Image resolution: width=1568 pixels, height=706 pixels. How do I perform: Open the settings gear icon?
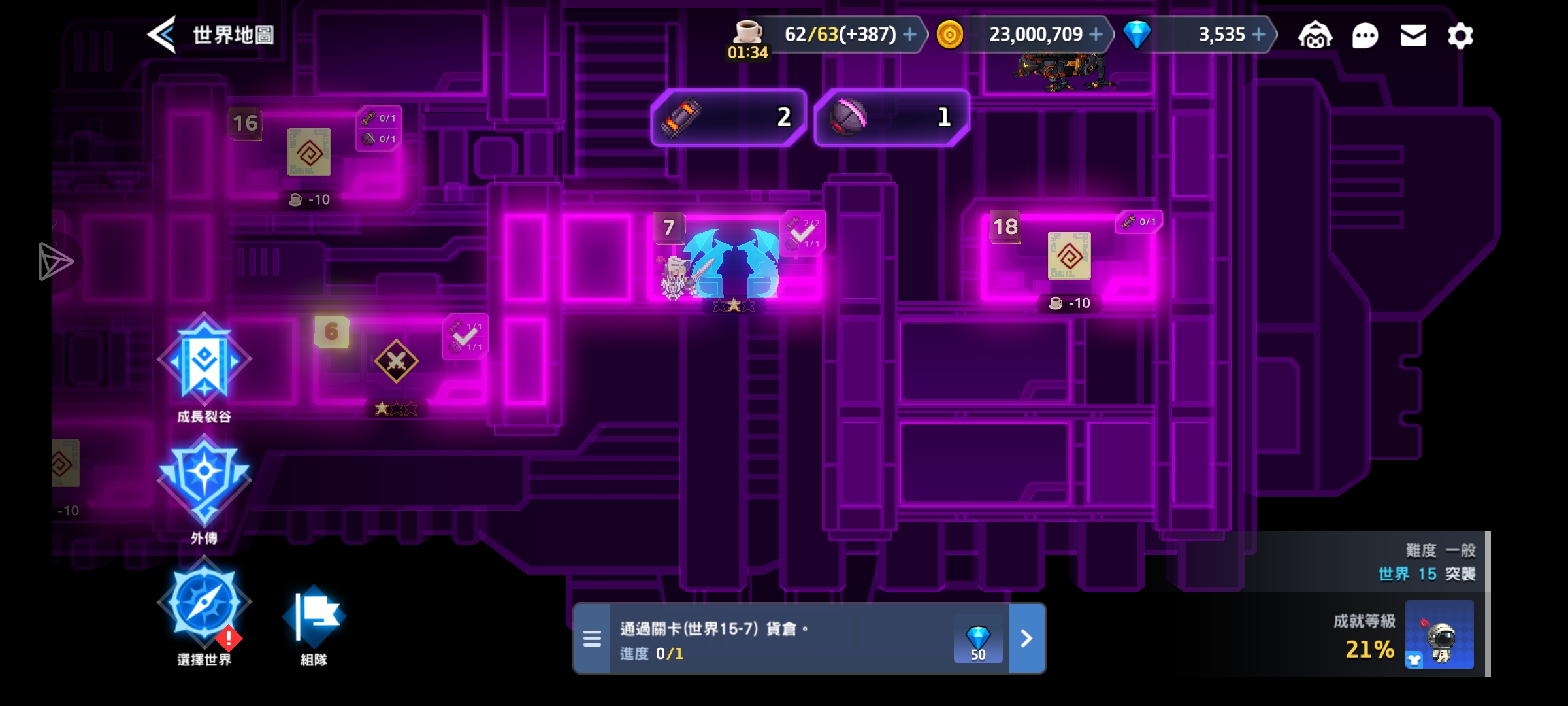click(1462, 36)
